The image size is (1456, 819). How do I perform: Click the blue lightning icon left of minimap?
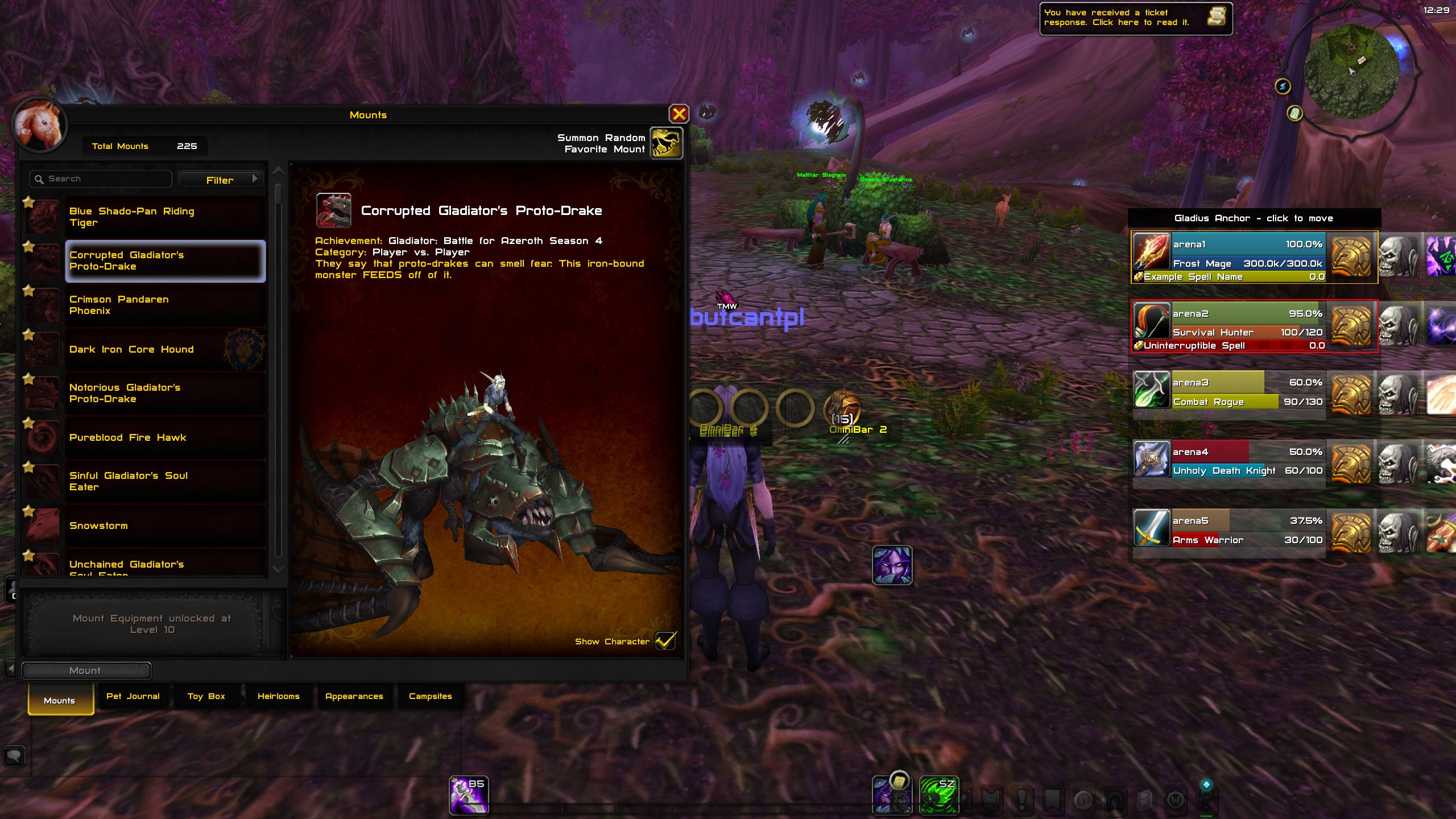click(1283, 86)
